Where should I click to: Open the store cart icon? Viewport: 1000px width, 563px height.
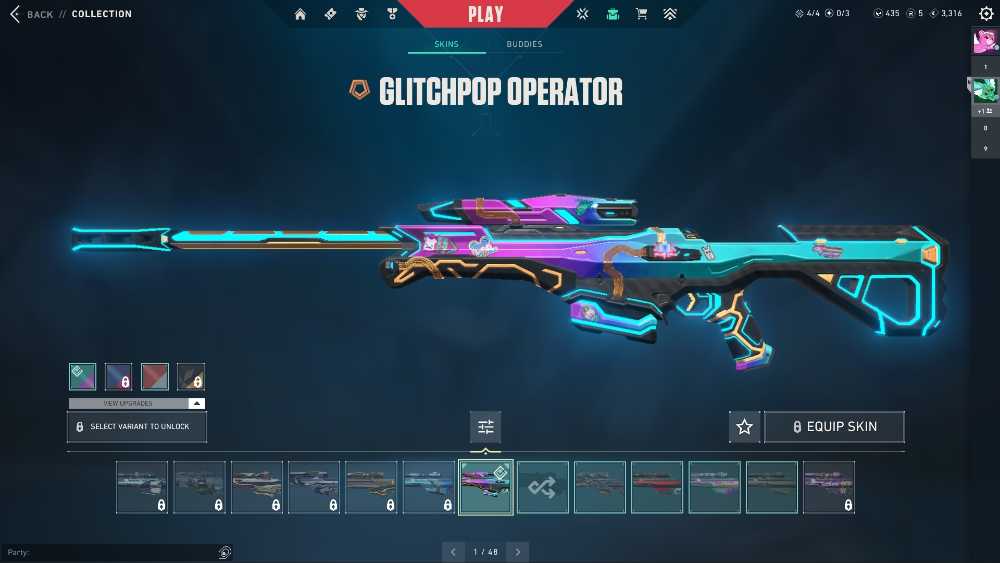click(642, 14)
